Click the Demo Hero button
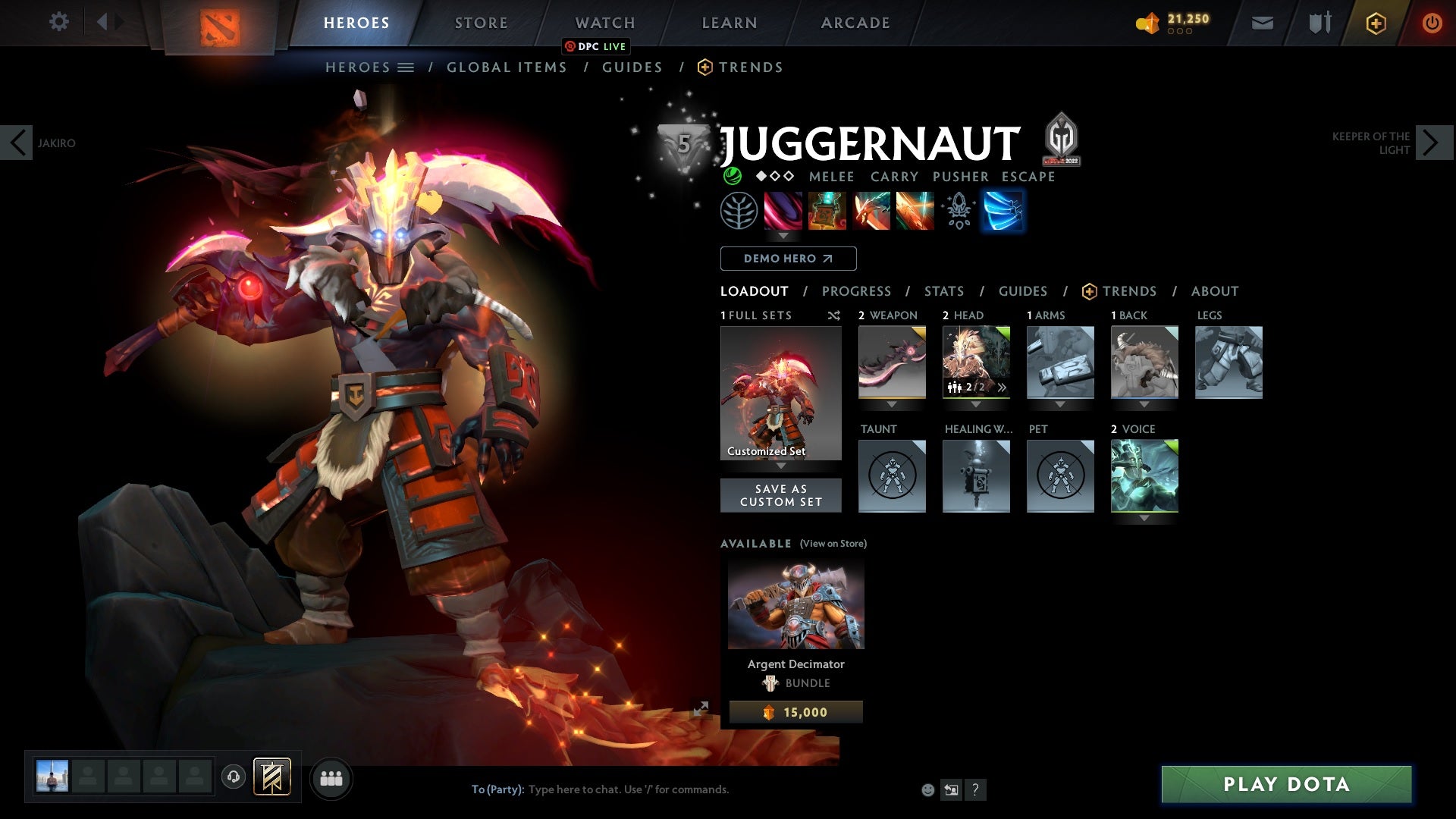1456x819 pixels. (x=787, y=259)
